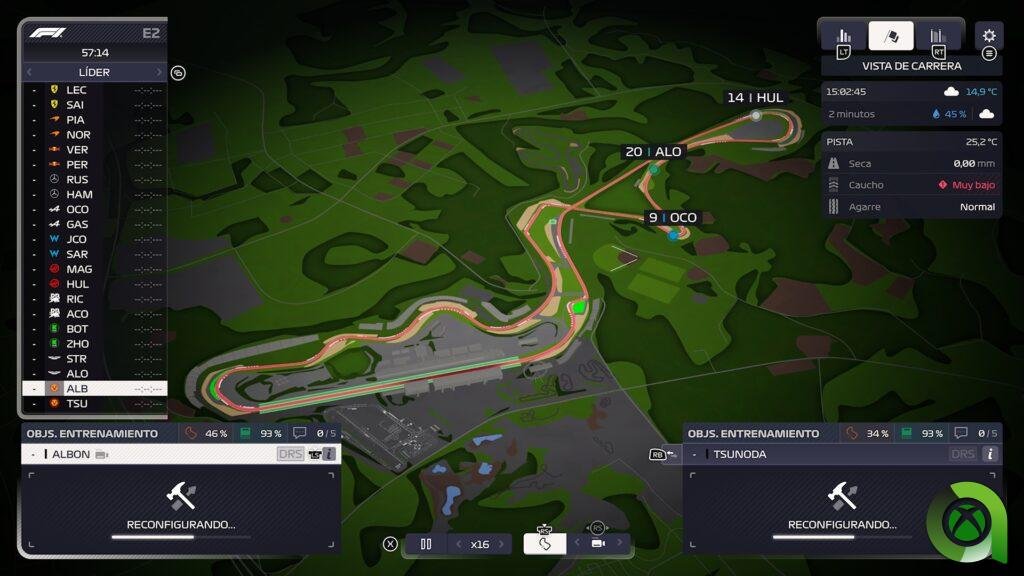Open the settings gear menu
The width and height of the screenshot is (1024, 576).
pyautogui.click(x=989, y=36)
